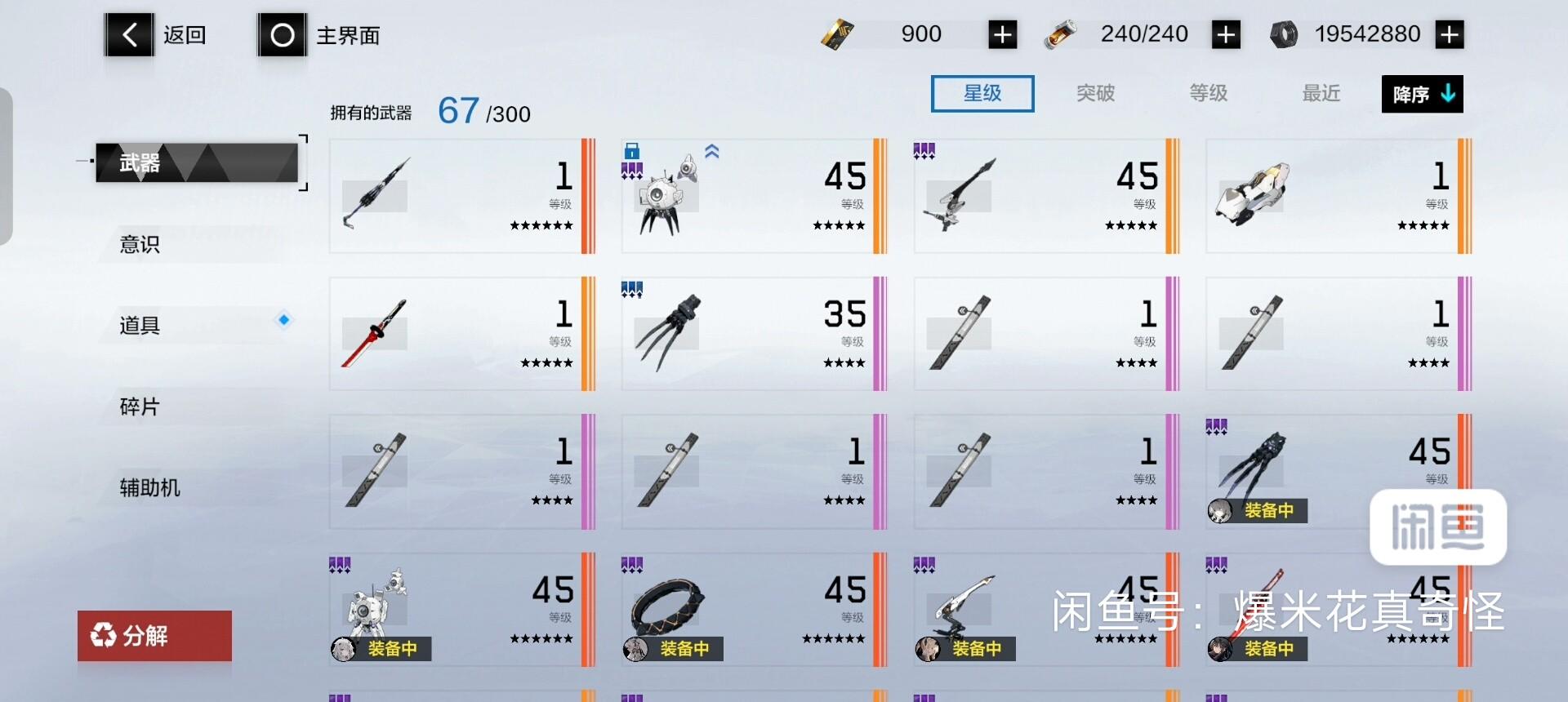Click the red 分解 decompose button
Screen dimensions: 1568x702
[x=154, y=636]
